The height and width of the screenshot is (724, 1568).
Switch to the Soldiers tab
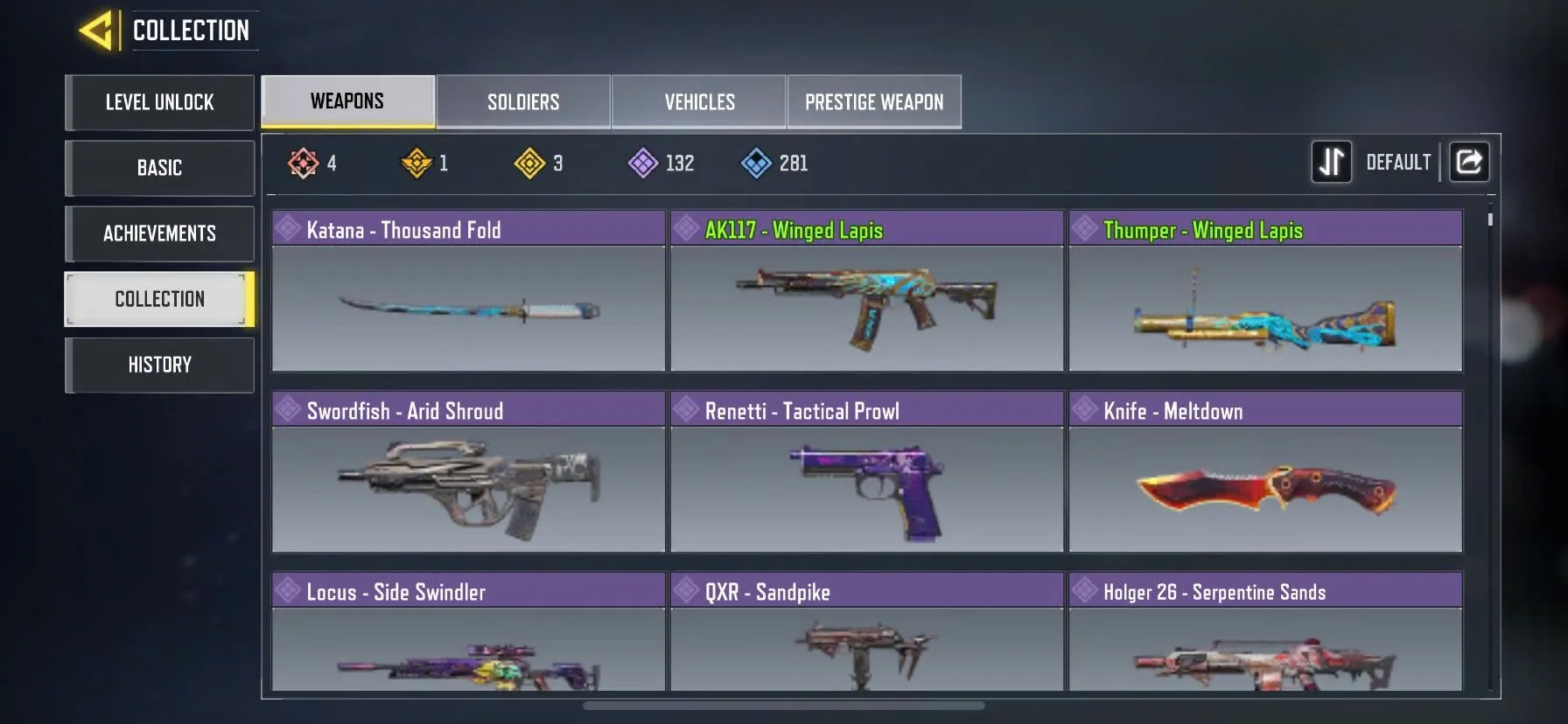[x=522, y=101]
